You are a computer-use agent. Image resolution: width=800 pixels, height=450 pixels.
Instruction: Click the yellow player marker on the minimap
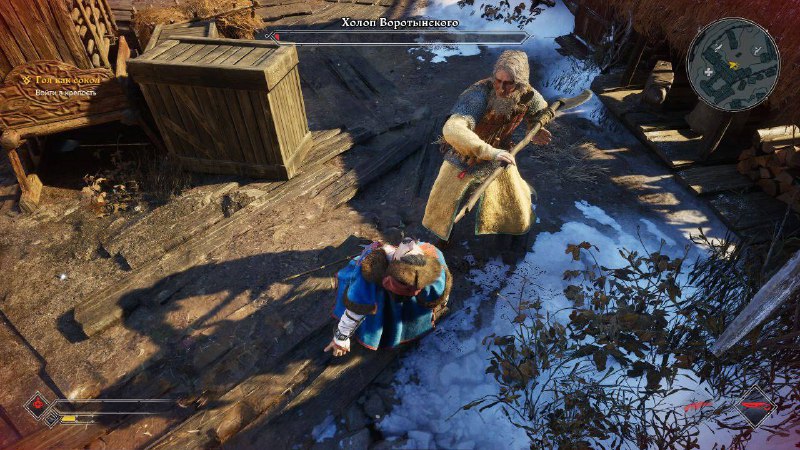(x=735, y=64)
